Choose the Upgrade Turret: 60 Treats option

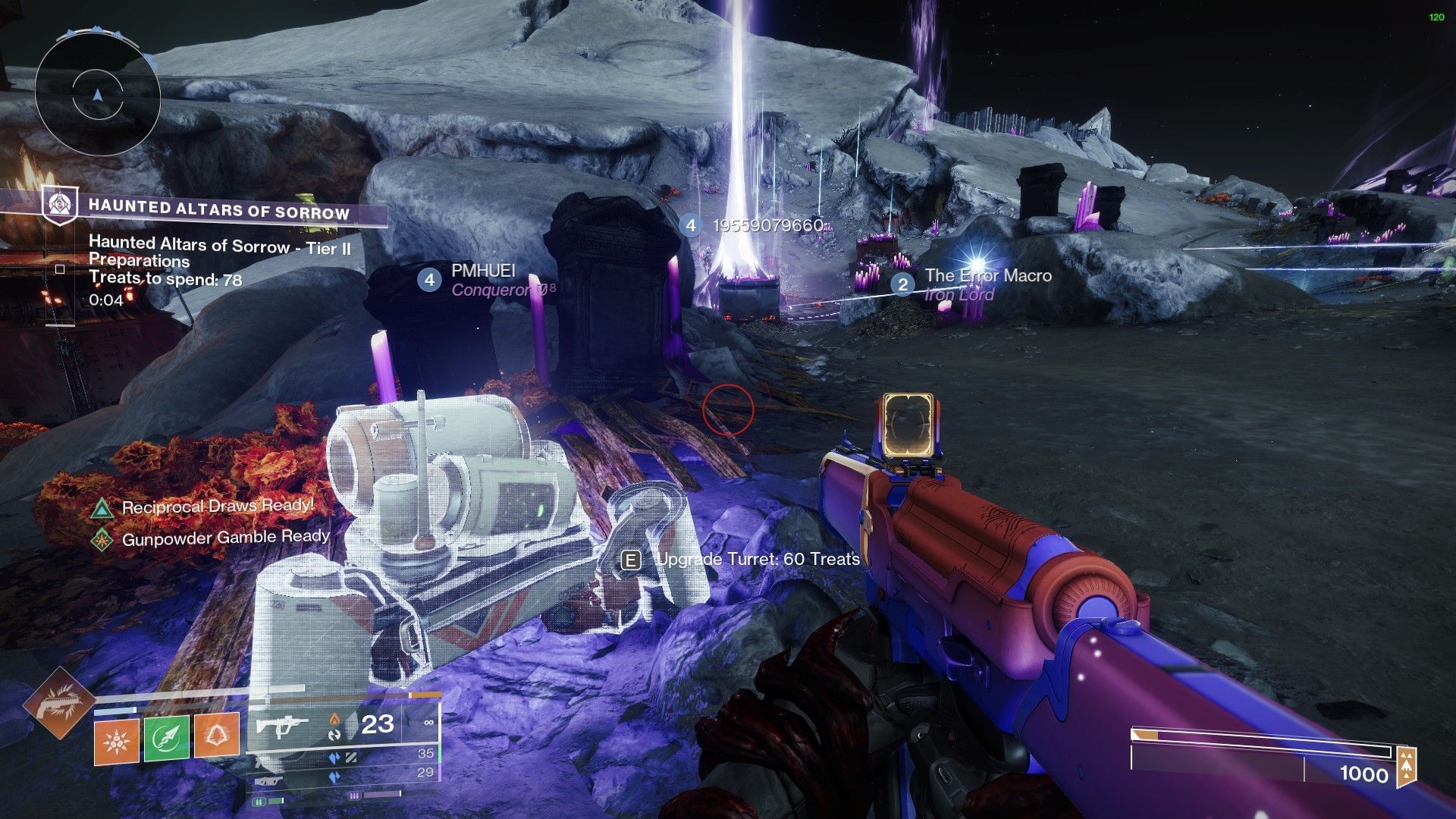pyautogui.click(x=757, y=560)
